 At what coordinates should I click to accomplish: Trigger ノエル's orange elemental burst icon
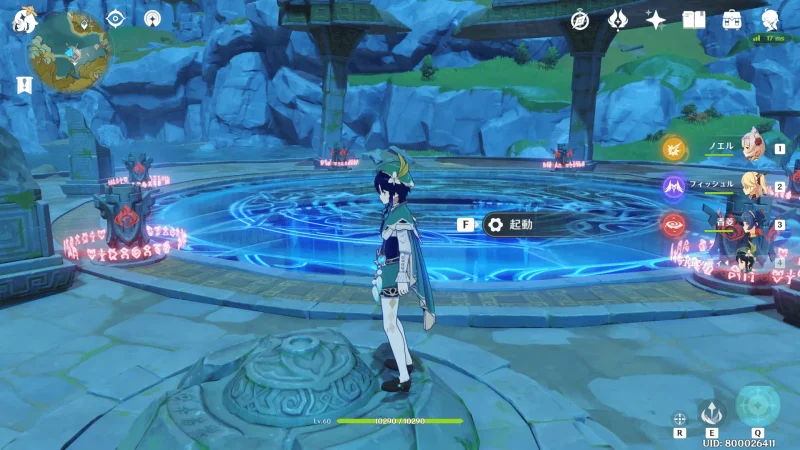tap(675, 149)
